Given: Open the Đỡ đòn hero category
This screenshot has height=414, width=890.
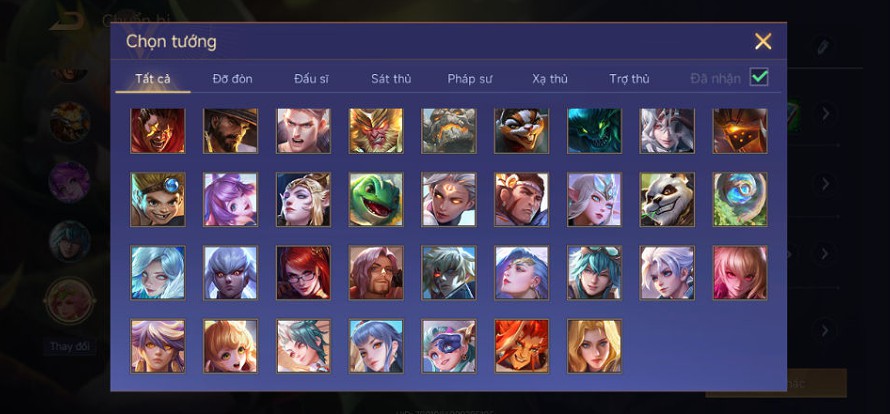Looking at the screenshot, I should click(x=232, y=79).
